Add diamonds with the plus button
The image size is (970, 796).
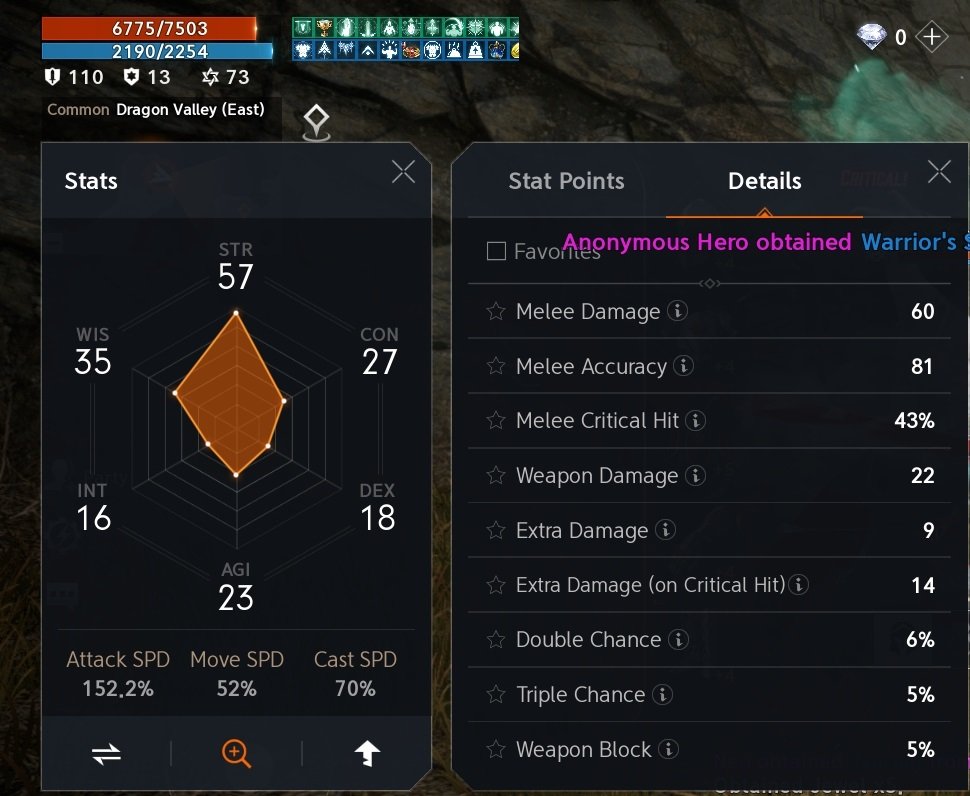pyautogui.click(x=931, y=38)
